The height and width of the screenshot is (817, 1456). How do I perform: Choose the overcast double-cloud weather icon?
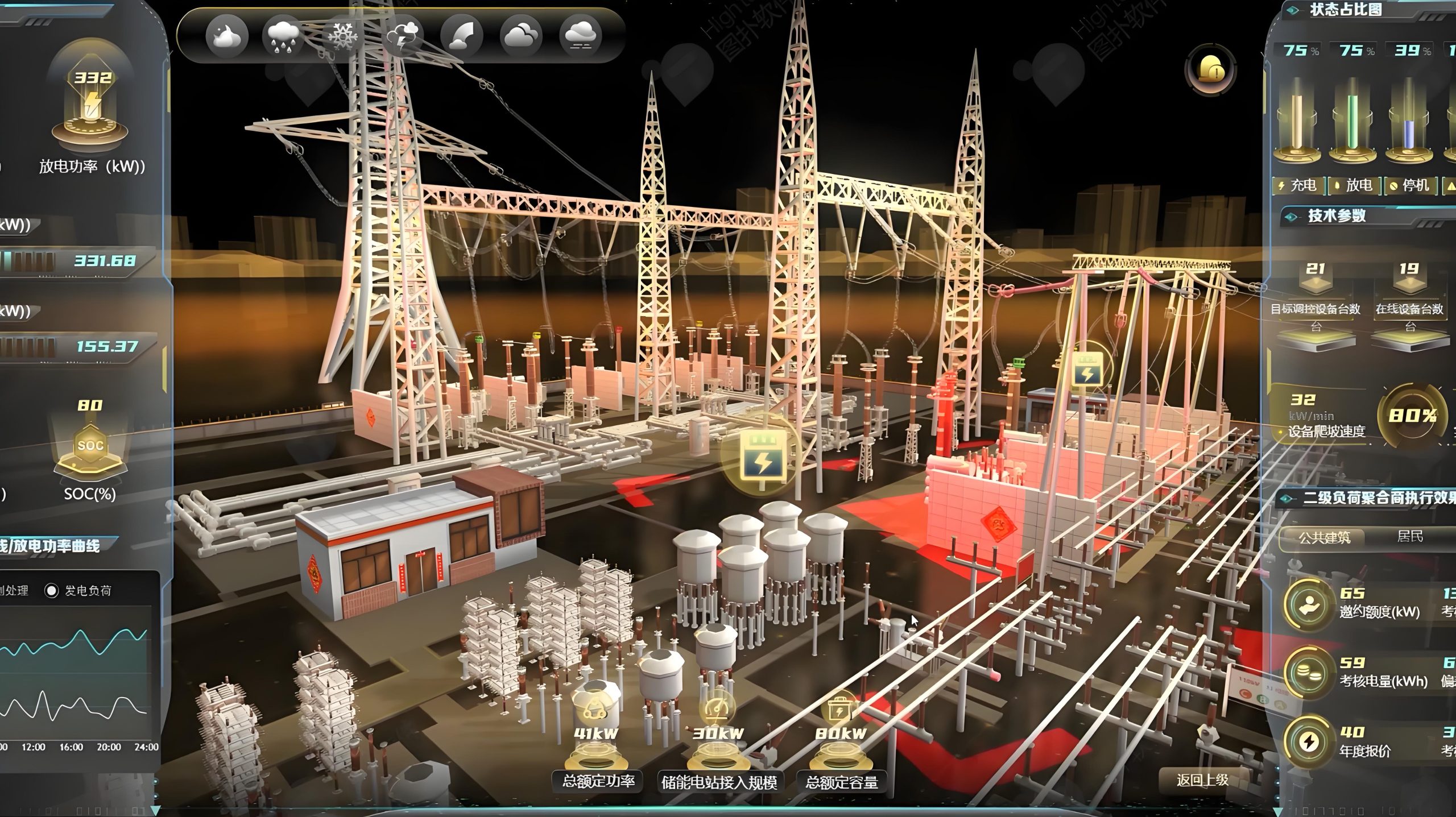[x=521, y=36]
